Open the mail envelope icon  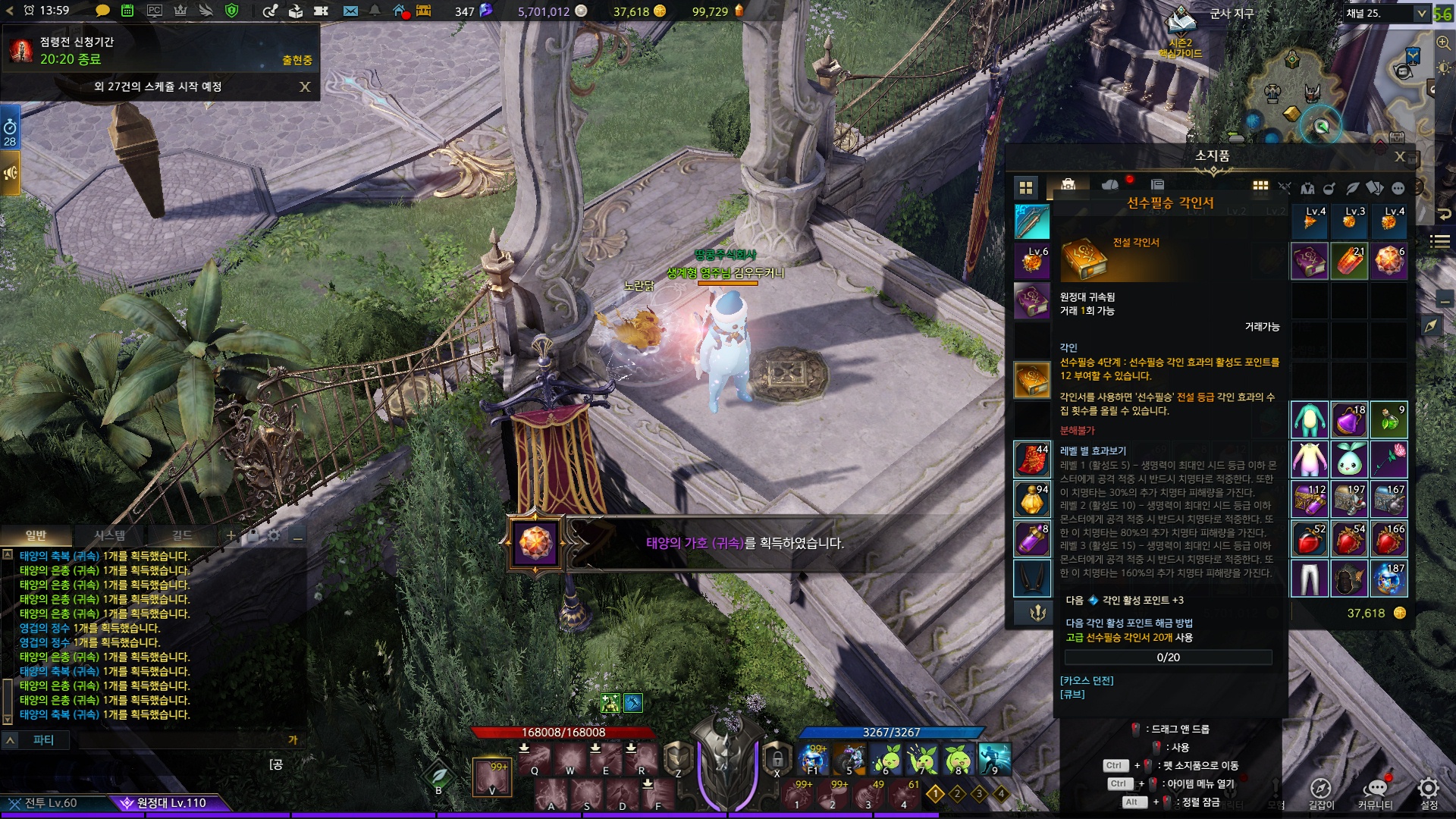click(350, 11)
